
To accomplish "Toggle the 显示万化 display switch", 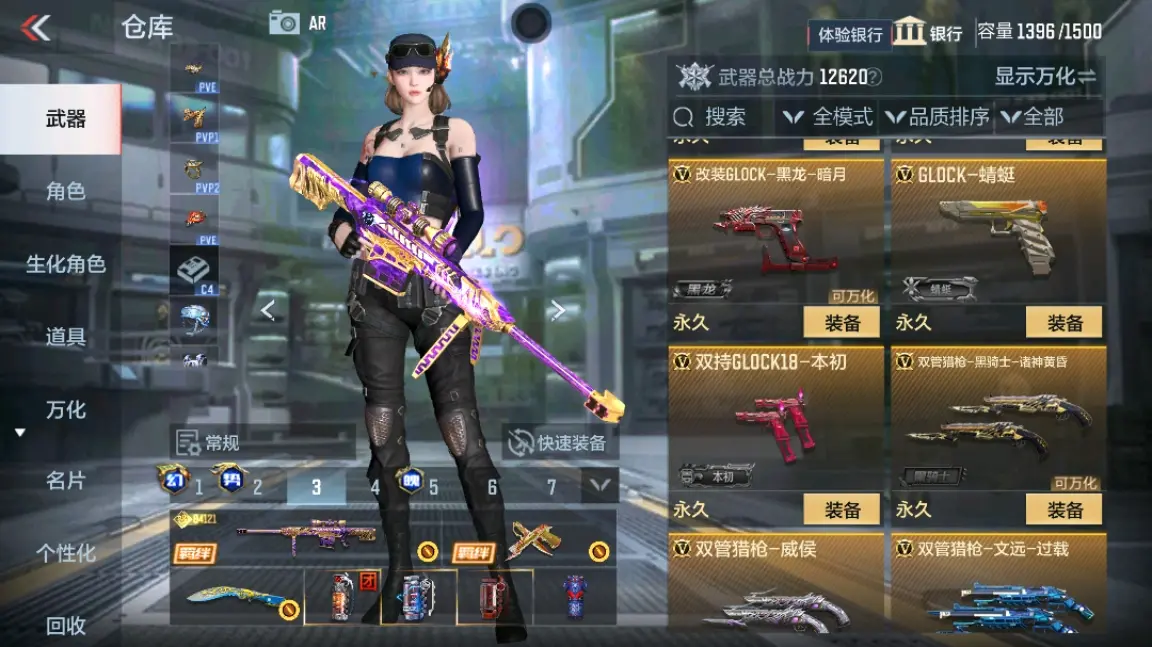I will point(1045,76).
